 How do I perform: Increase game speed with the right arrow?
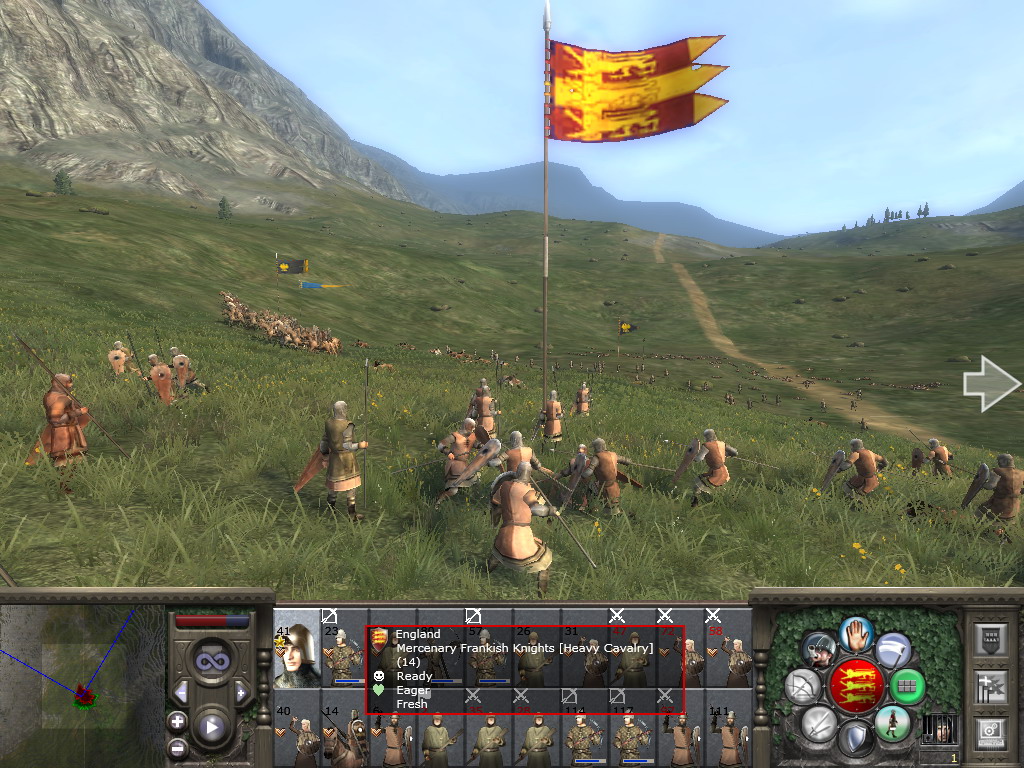coord(241,692)
